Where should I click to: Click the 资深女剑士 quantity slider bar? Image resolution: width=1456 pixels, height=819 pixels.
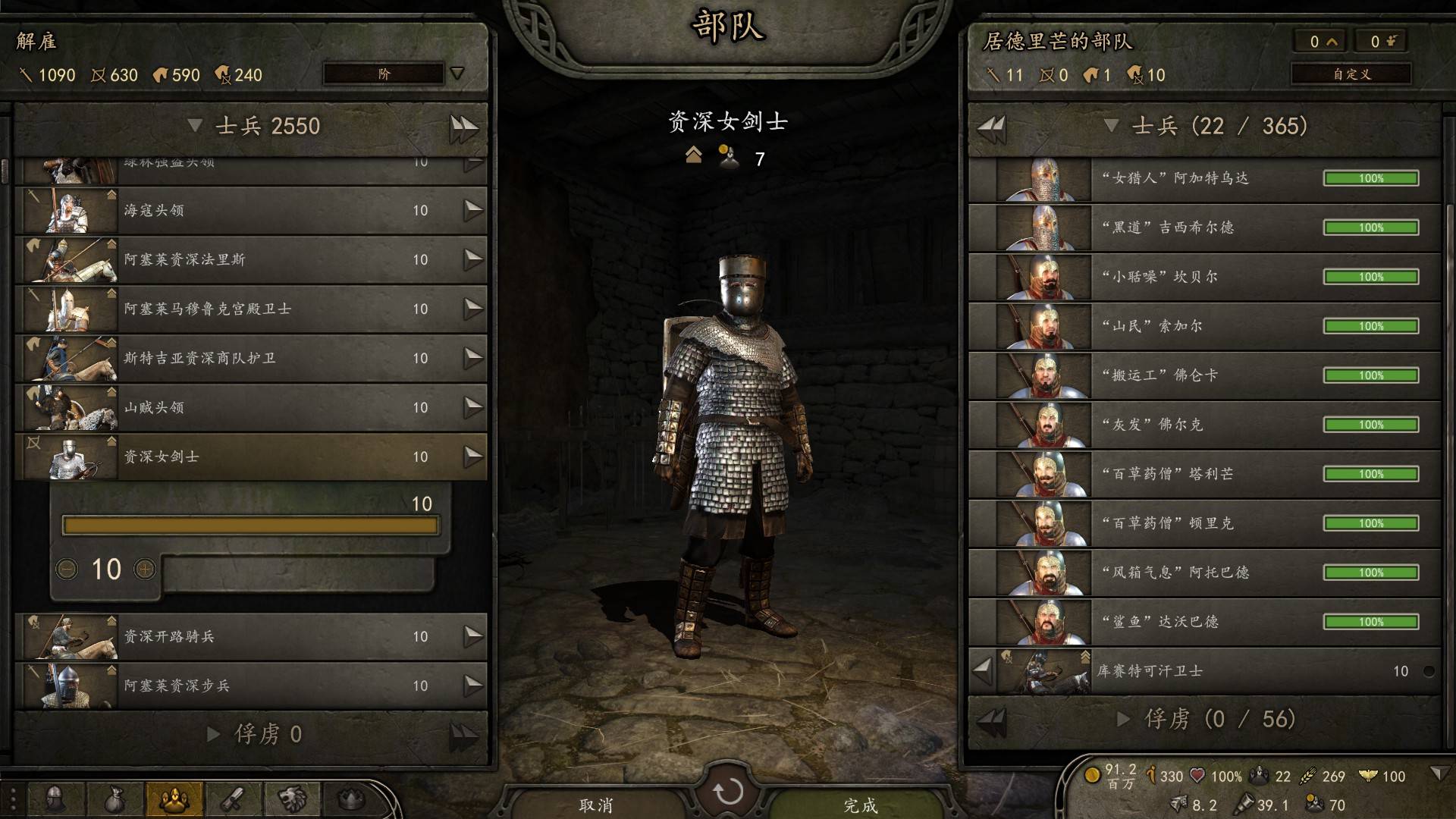pos(250,526)
